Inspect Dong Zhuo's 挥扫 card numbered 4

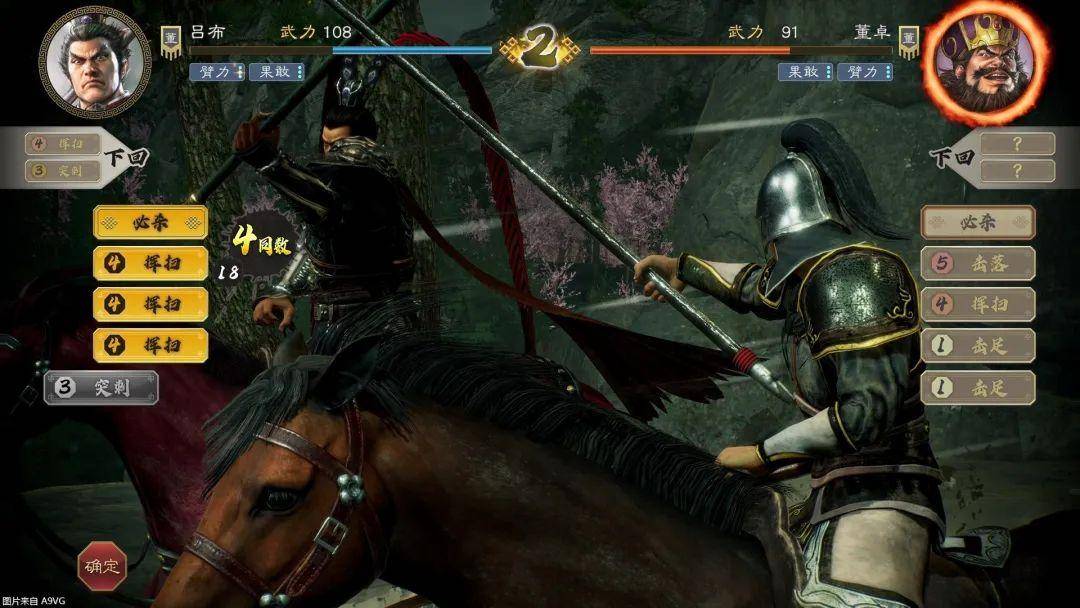pyautogui.click(x=977, y=305)
